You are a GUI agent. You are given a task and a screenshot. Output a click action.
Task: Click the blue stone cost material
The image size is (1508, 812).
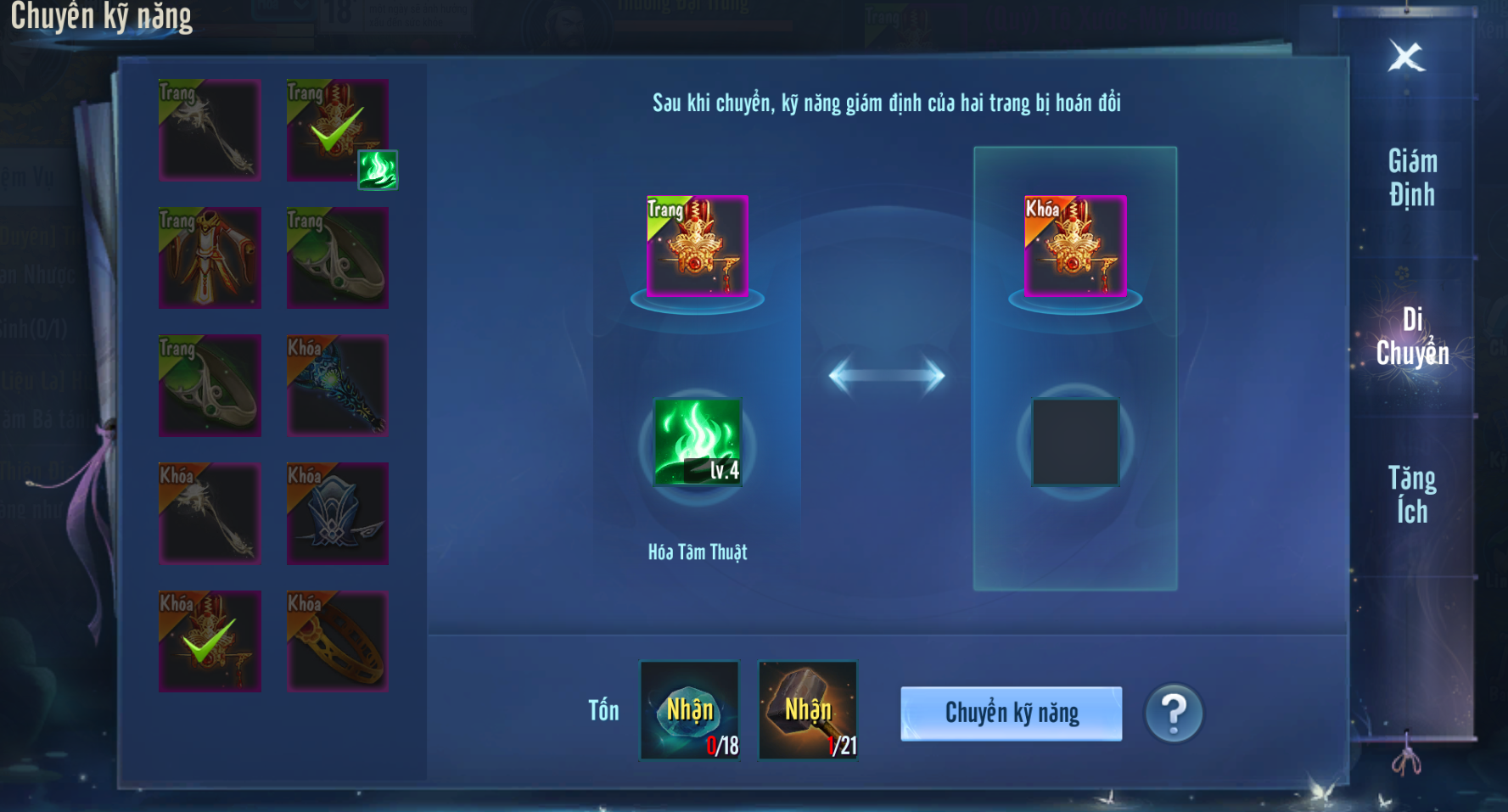689,711
